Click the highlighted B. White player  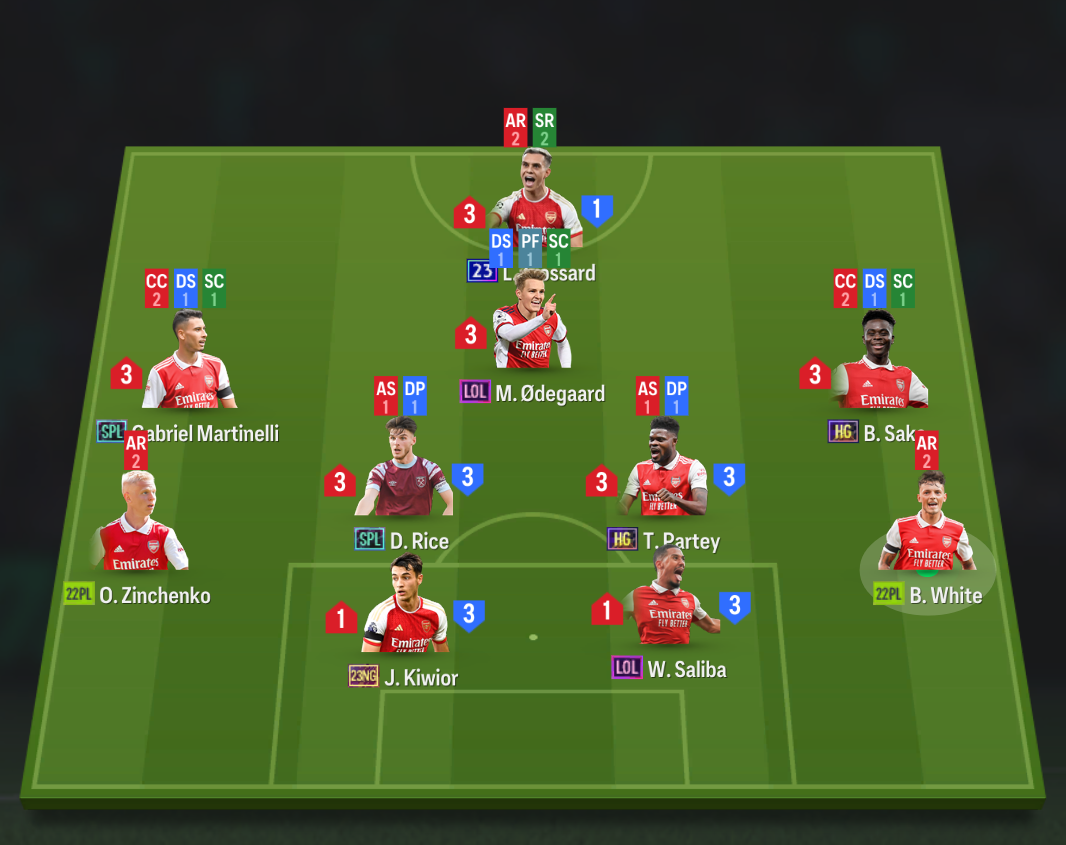(x=928, y=530)
